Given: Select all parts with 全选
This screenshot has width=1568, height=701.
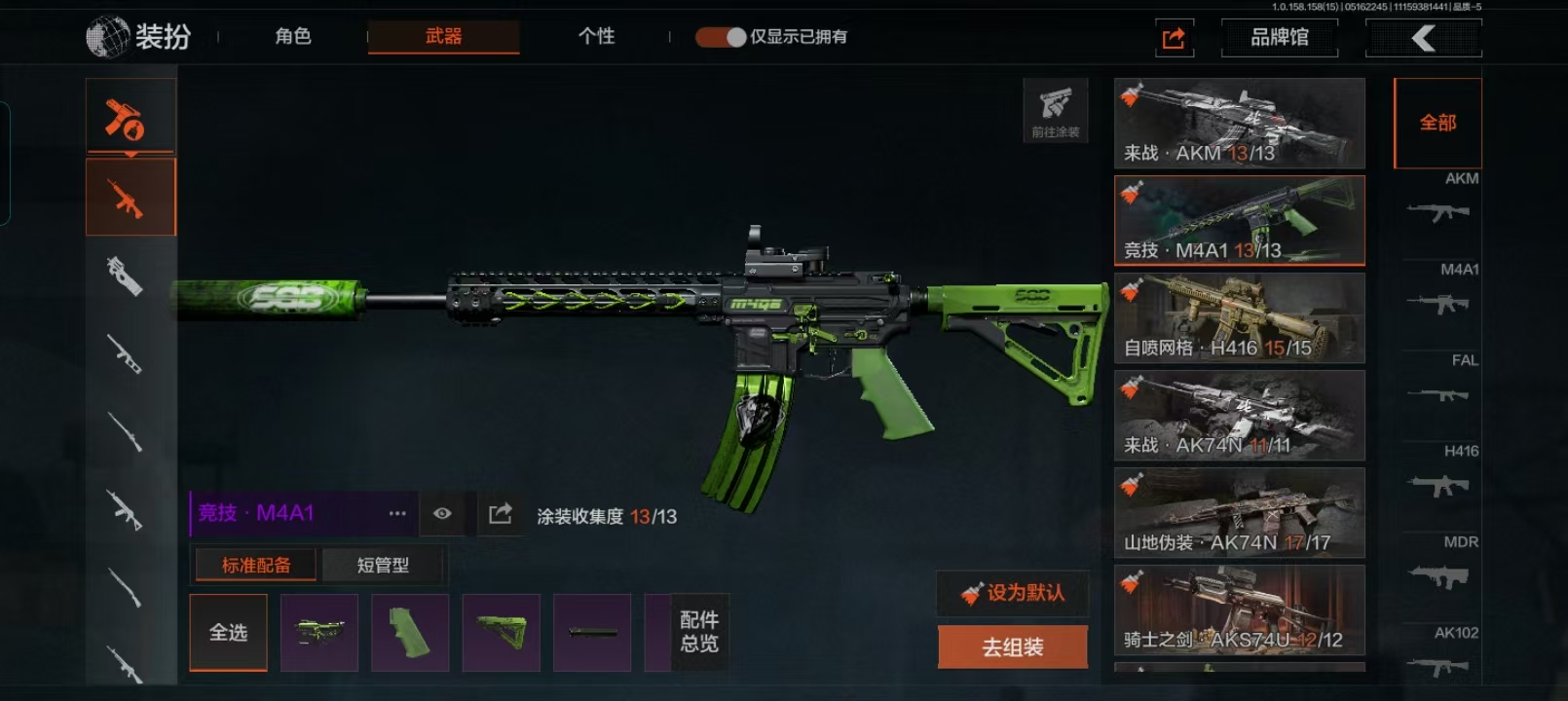Looking at the screenshot, I should (x=228, y=633).
